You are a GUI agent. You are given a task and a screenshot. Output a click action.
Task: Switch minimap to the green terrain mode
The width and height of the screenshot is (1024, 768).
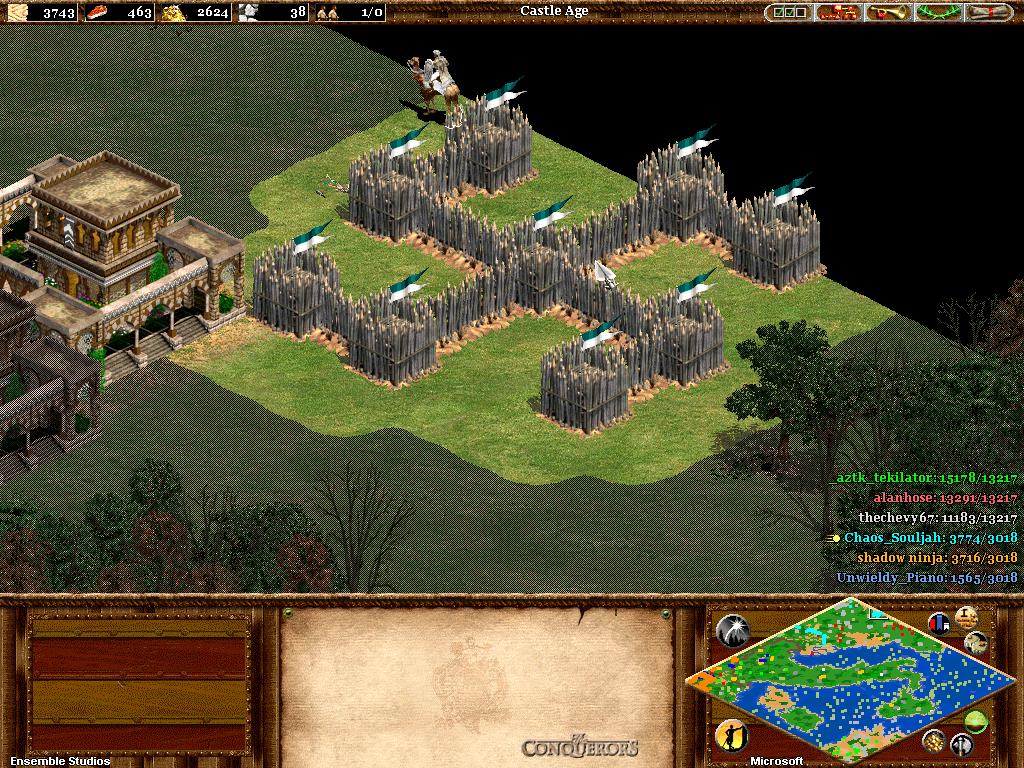click(977, 720)
